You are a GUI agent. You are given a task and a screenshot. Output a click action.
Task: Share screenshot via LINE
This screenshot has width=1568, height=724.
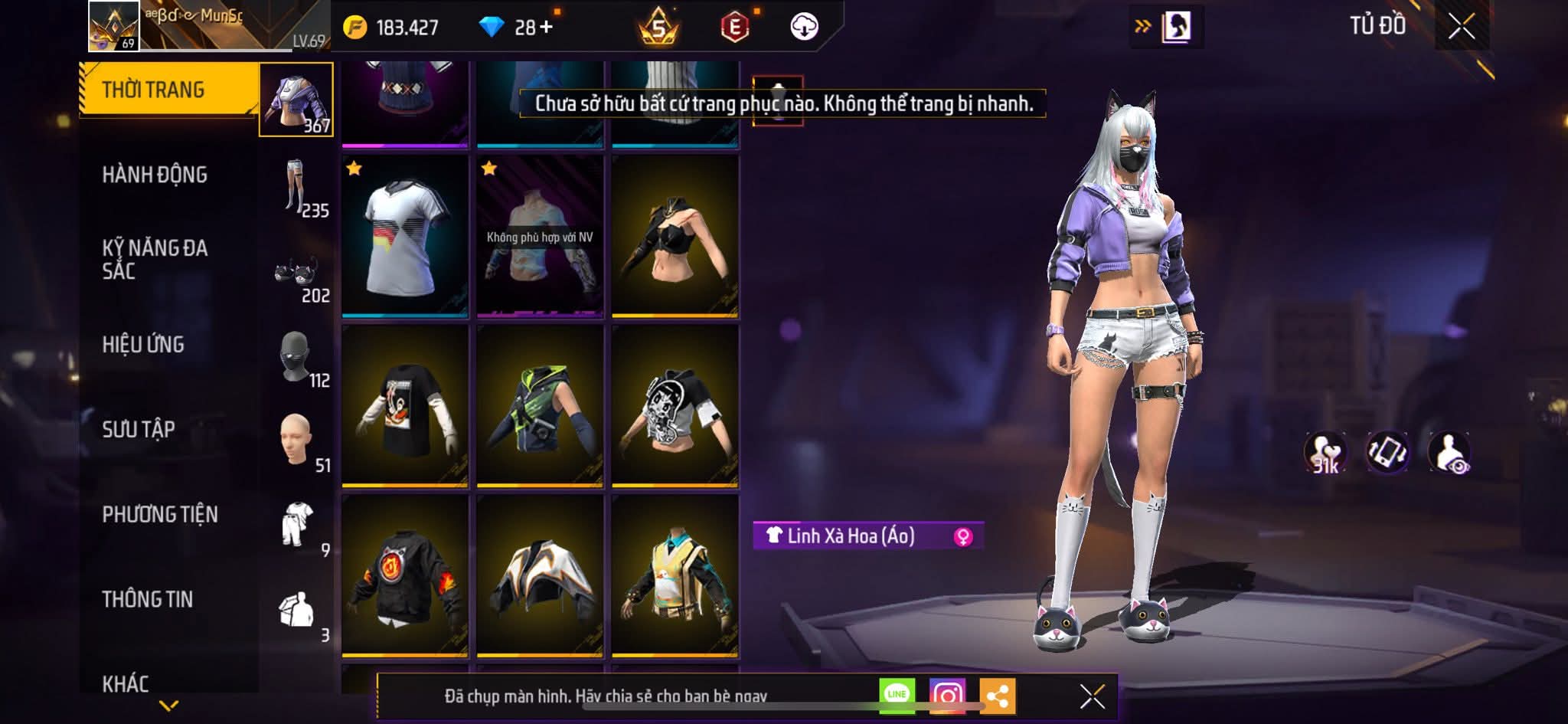click(897, 695)
